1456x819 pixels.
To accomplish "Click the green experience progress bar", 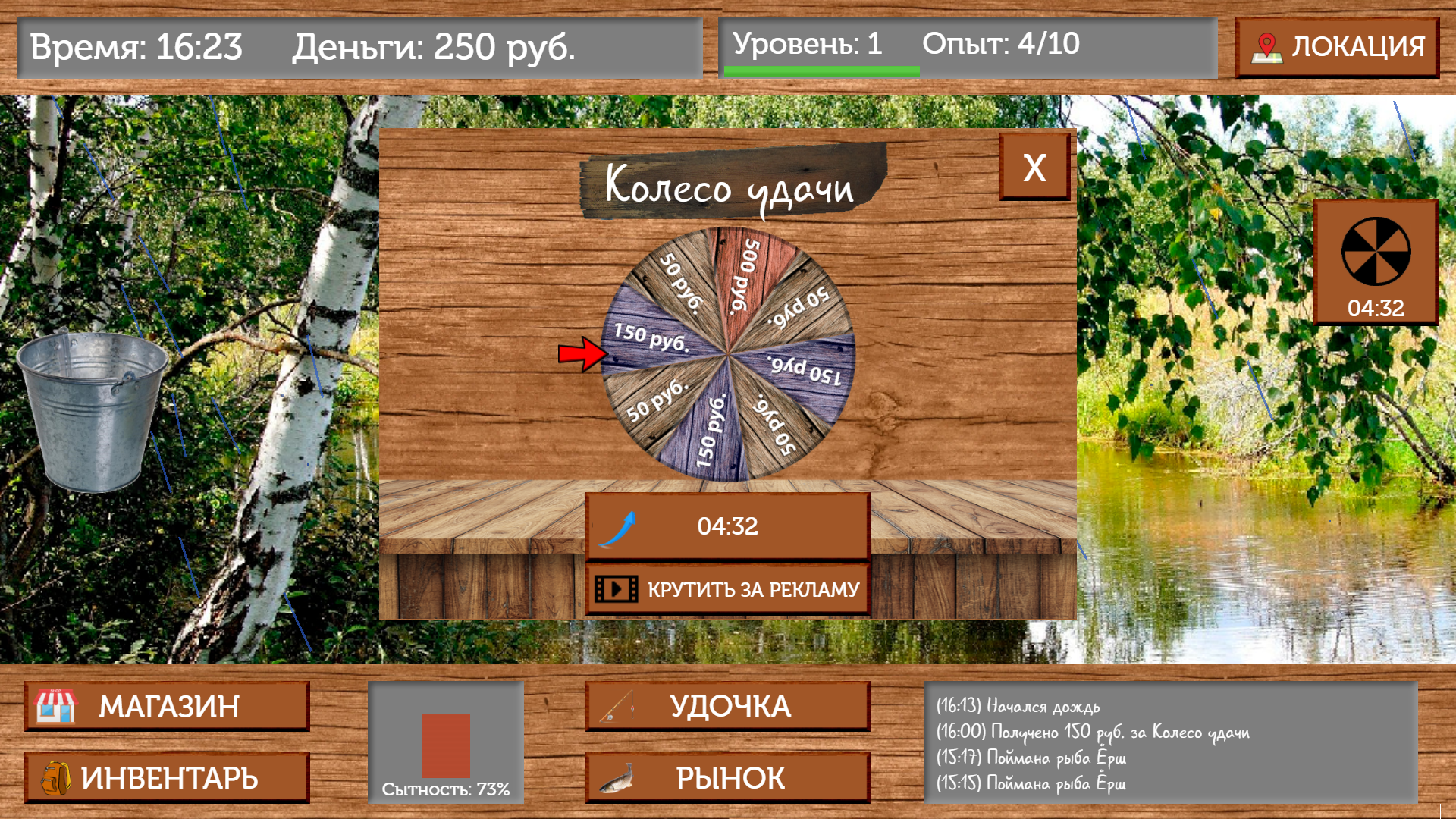I will point(823,71).
